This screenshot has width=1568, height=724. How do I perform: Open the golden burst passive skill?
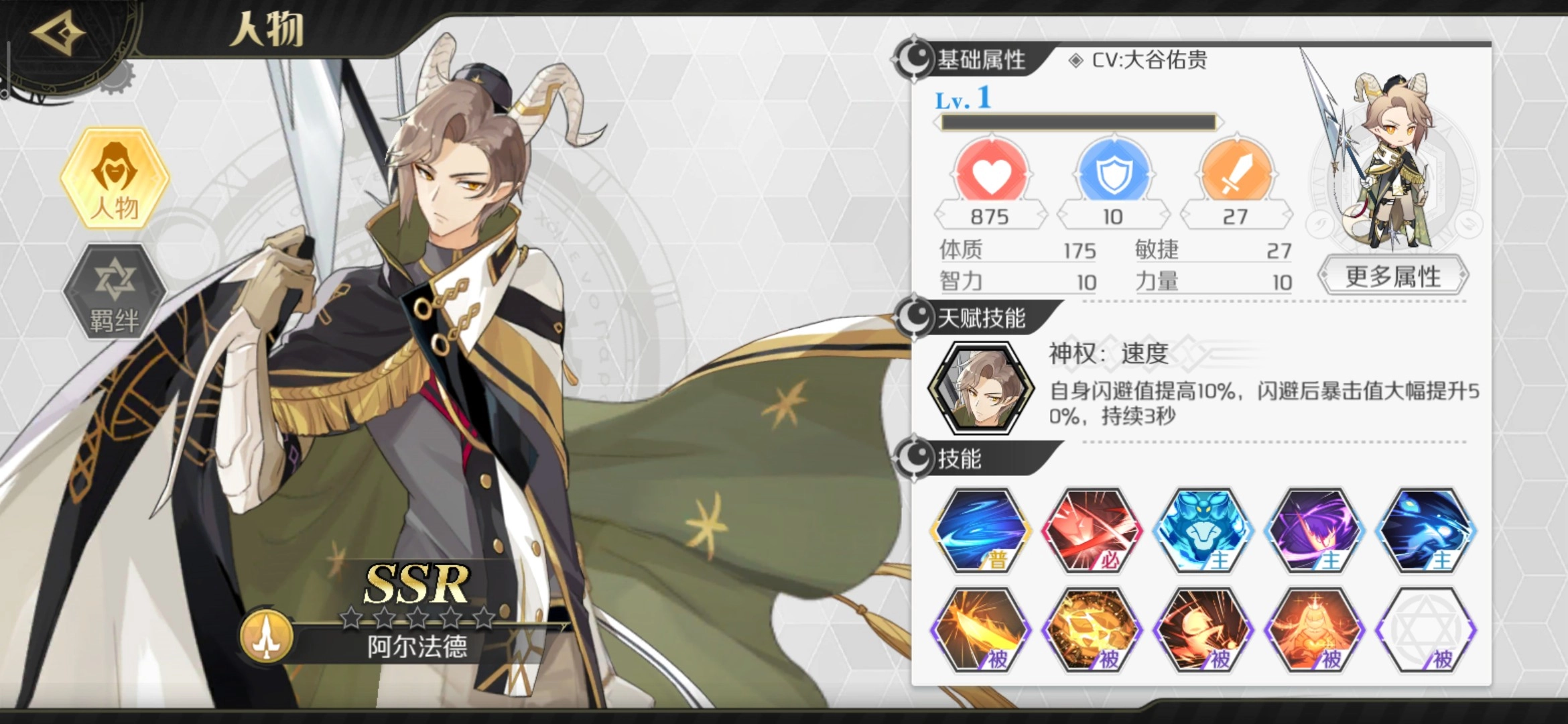(x=1092, y=630)
